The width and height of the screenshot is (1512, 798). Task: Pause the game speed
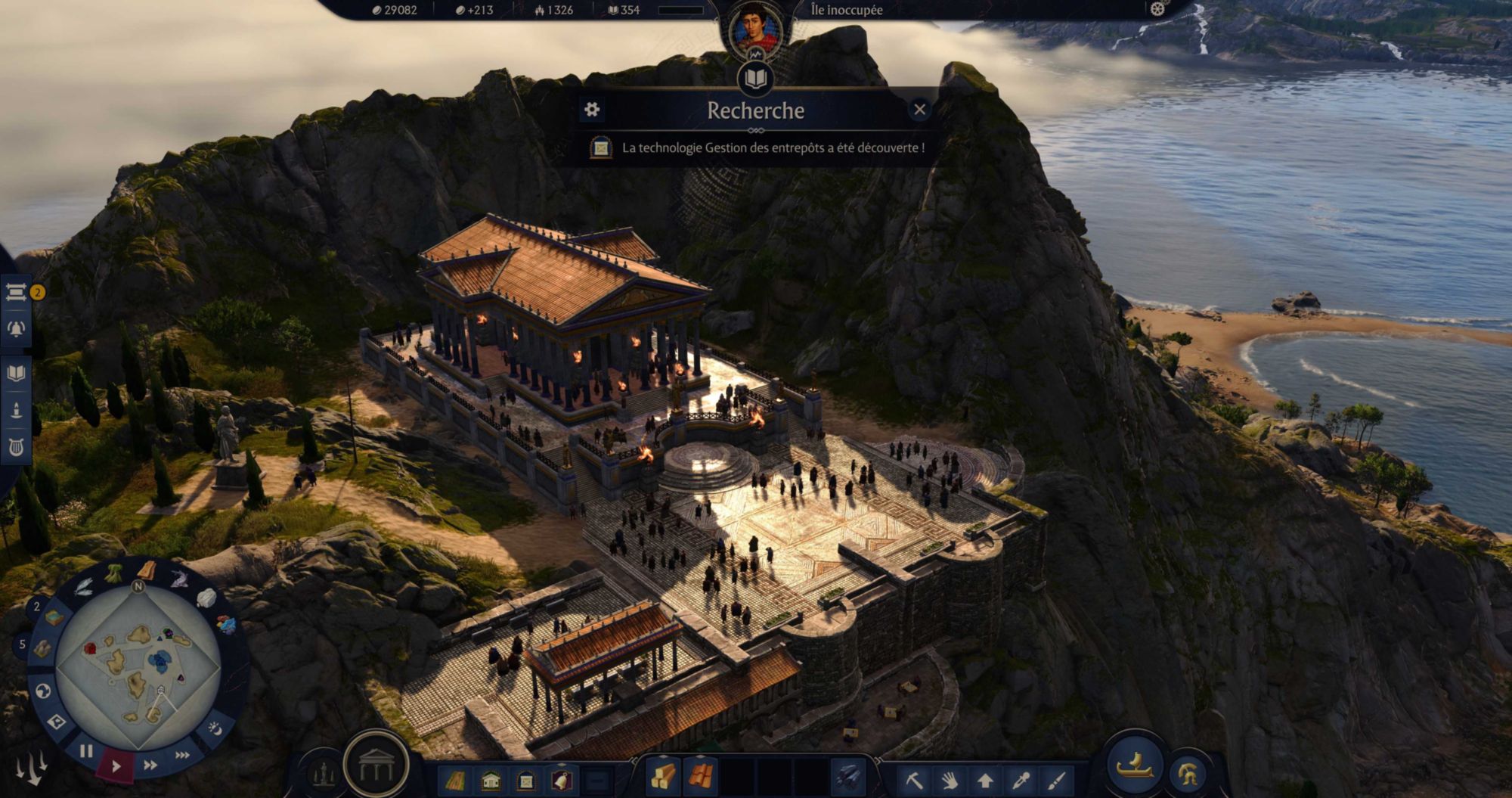pos(86,751)
